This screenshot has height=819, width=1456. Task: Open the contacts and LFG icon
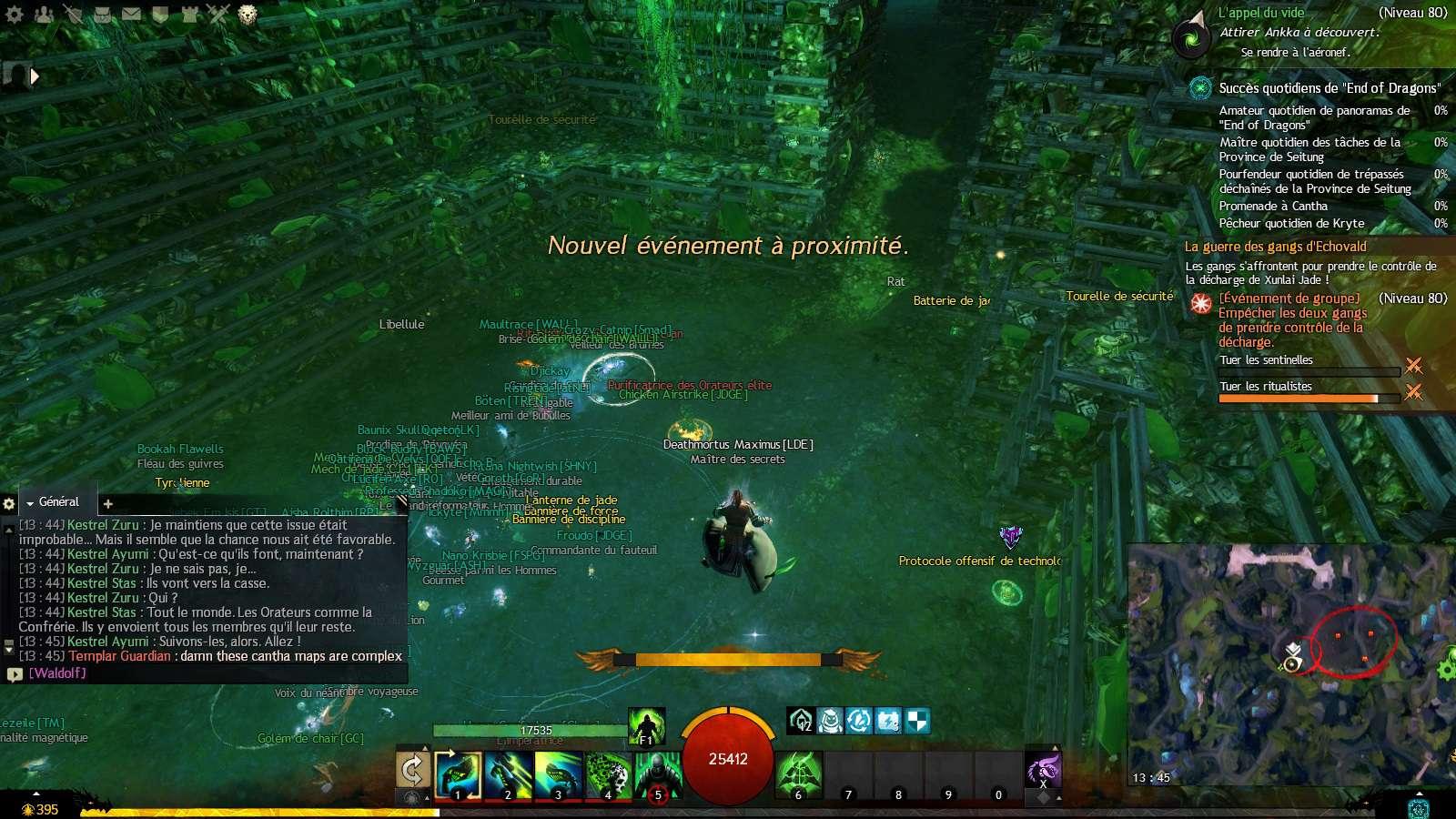point(44,14)
